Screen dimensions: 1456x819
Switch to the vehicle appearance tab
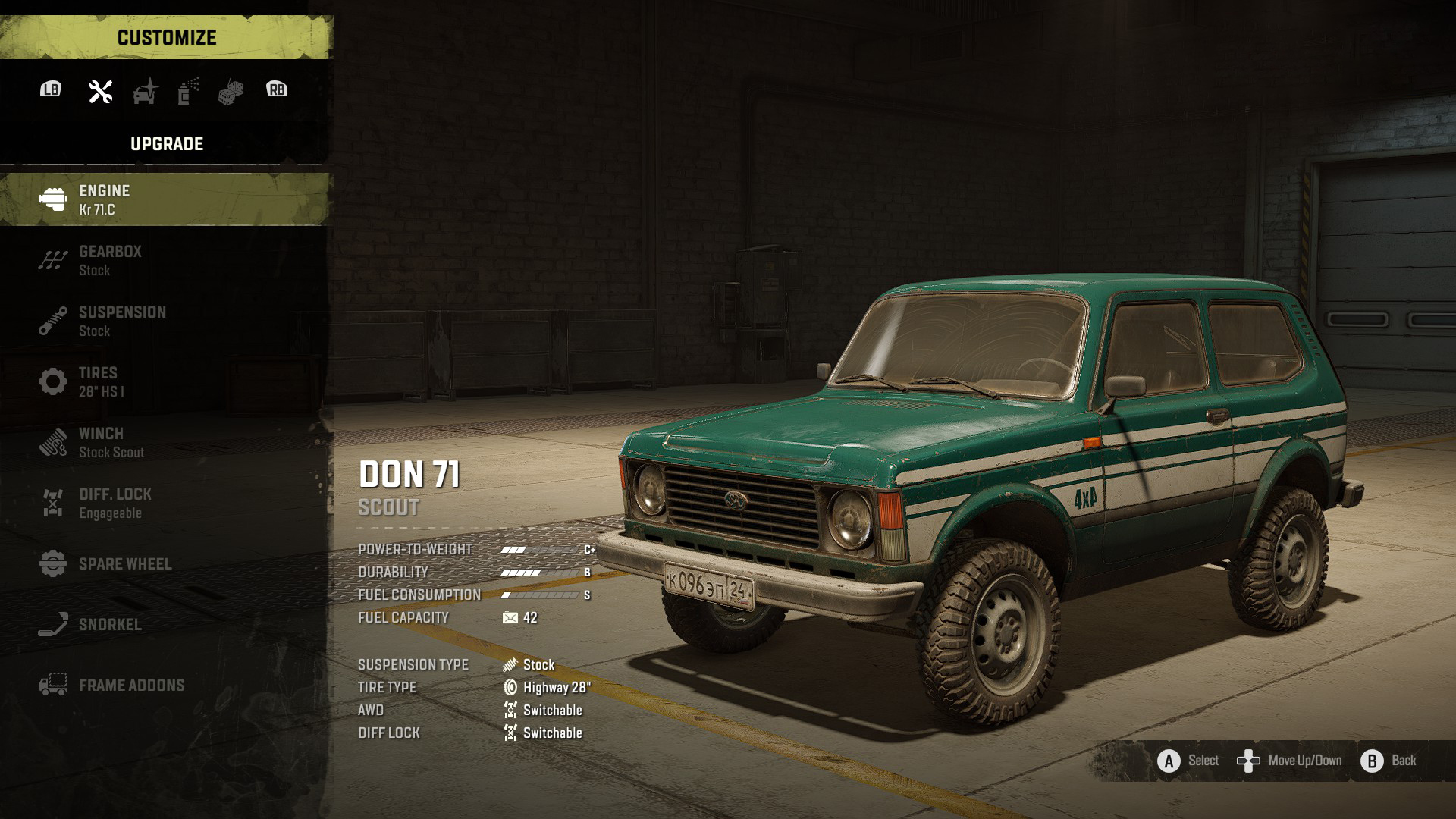point(145,91)
